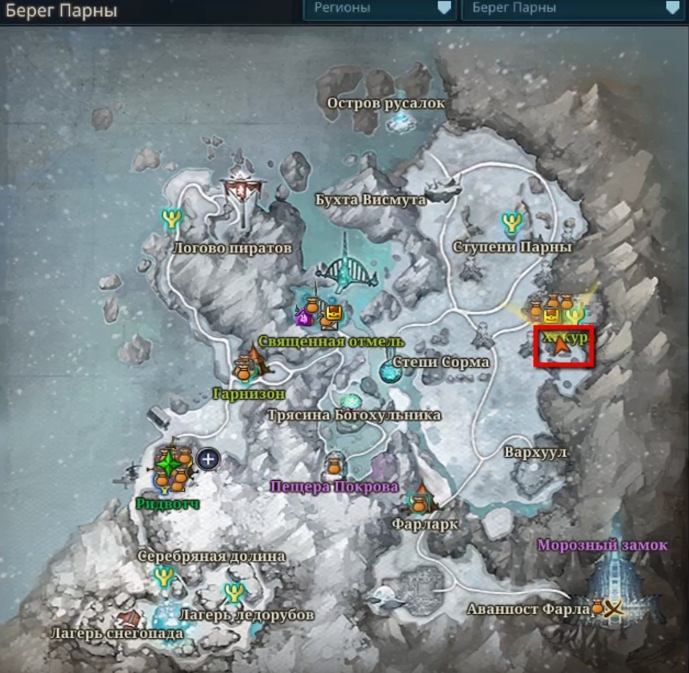Select the Серебряная долина triport marker
Image resolution: width=689 pixels, height=673 pixels.
(x=163, y=577)
